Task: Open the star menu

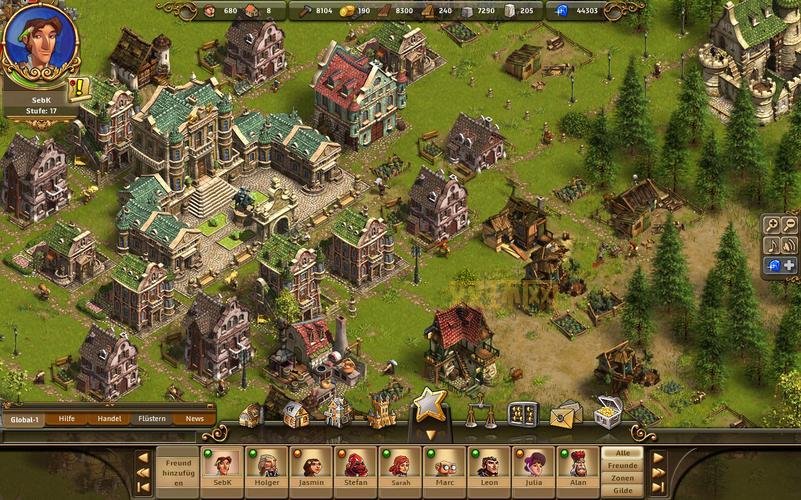Action: pyautogui.click(x=429, y=404)
